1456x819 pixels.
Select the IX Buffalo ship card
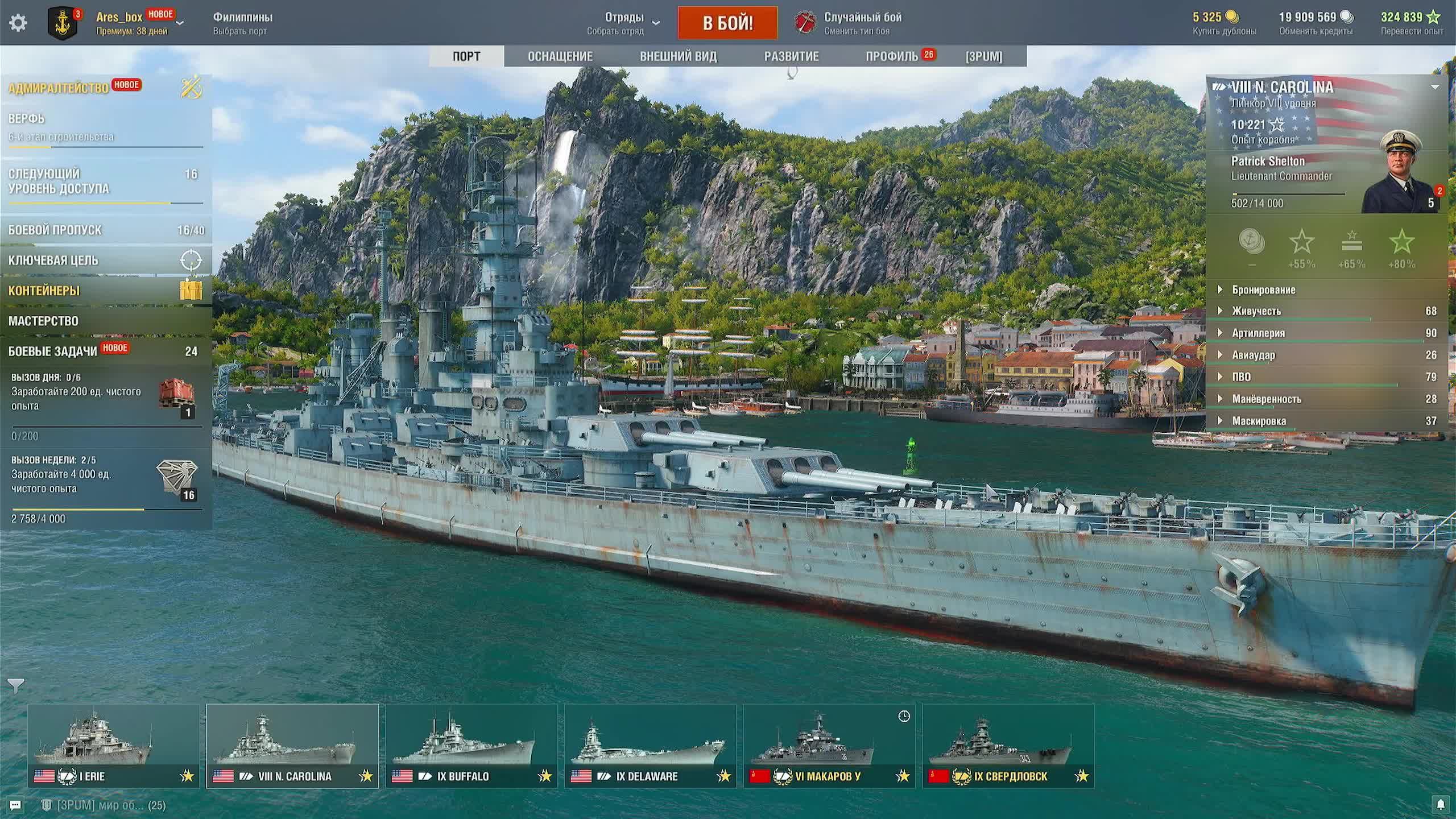tap(471, 746)
